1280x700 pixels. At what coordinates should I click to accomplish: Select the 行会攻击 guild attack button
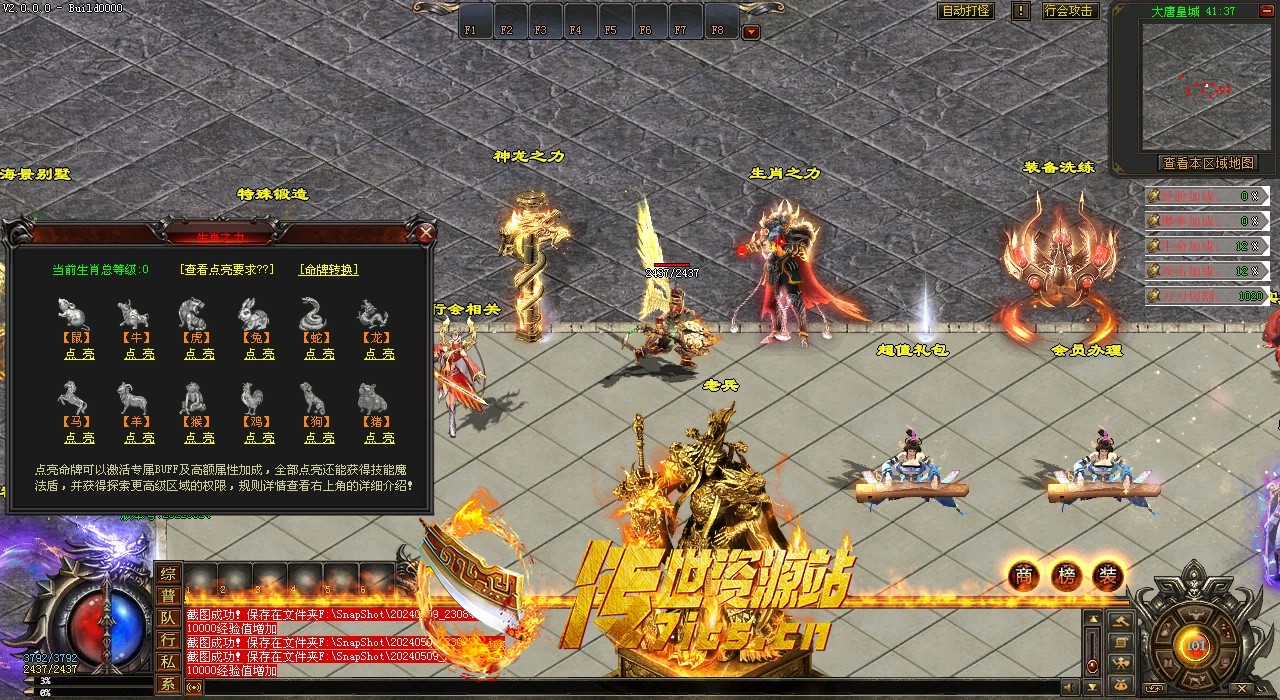[1069, 11]
